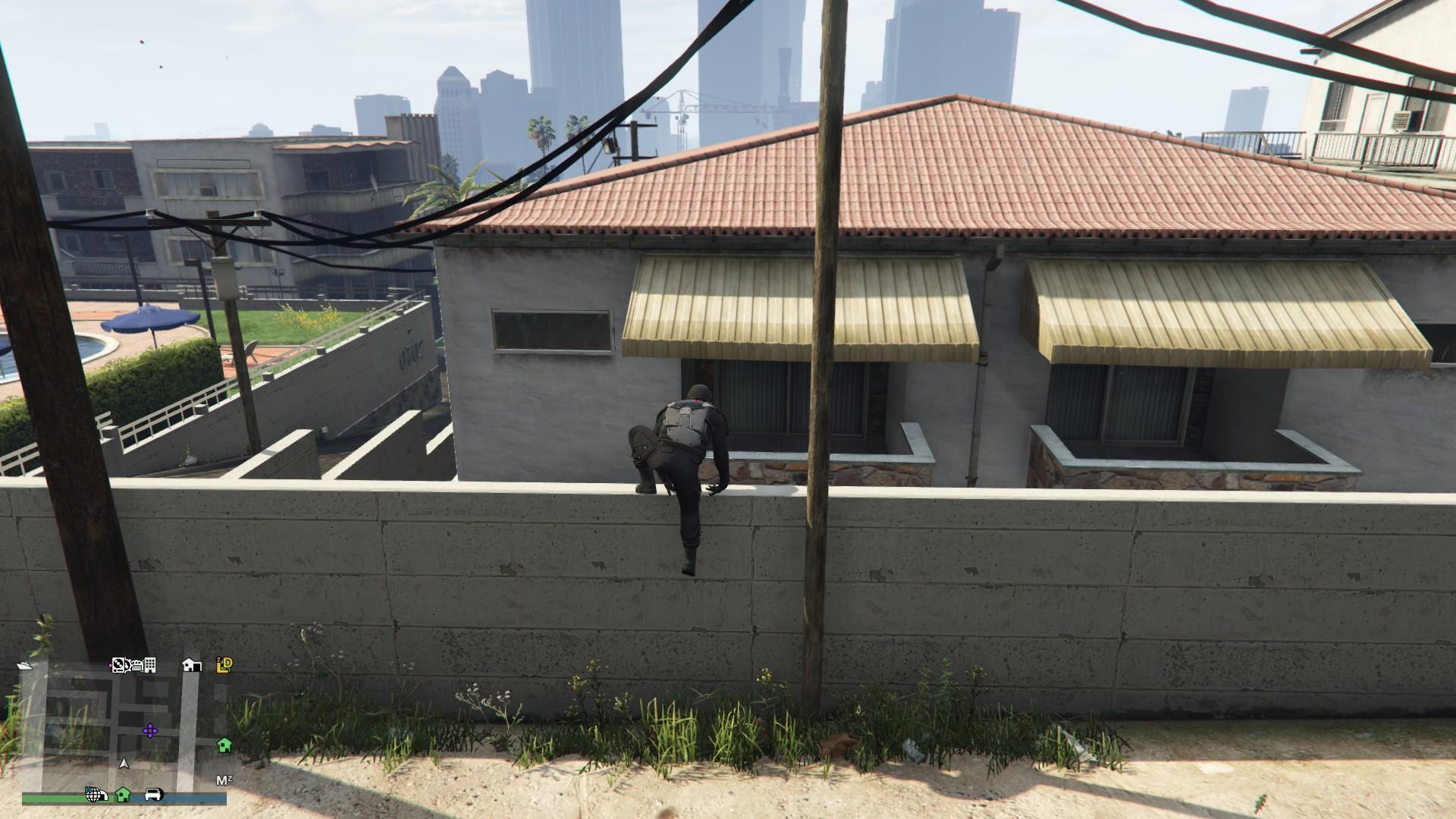Select the nightclub turntable blip on minimap

118,665
